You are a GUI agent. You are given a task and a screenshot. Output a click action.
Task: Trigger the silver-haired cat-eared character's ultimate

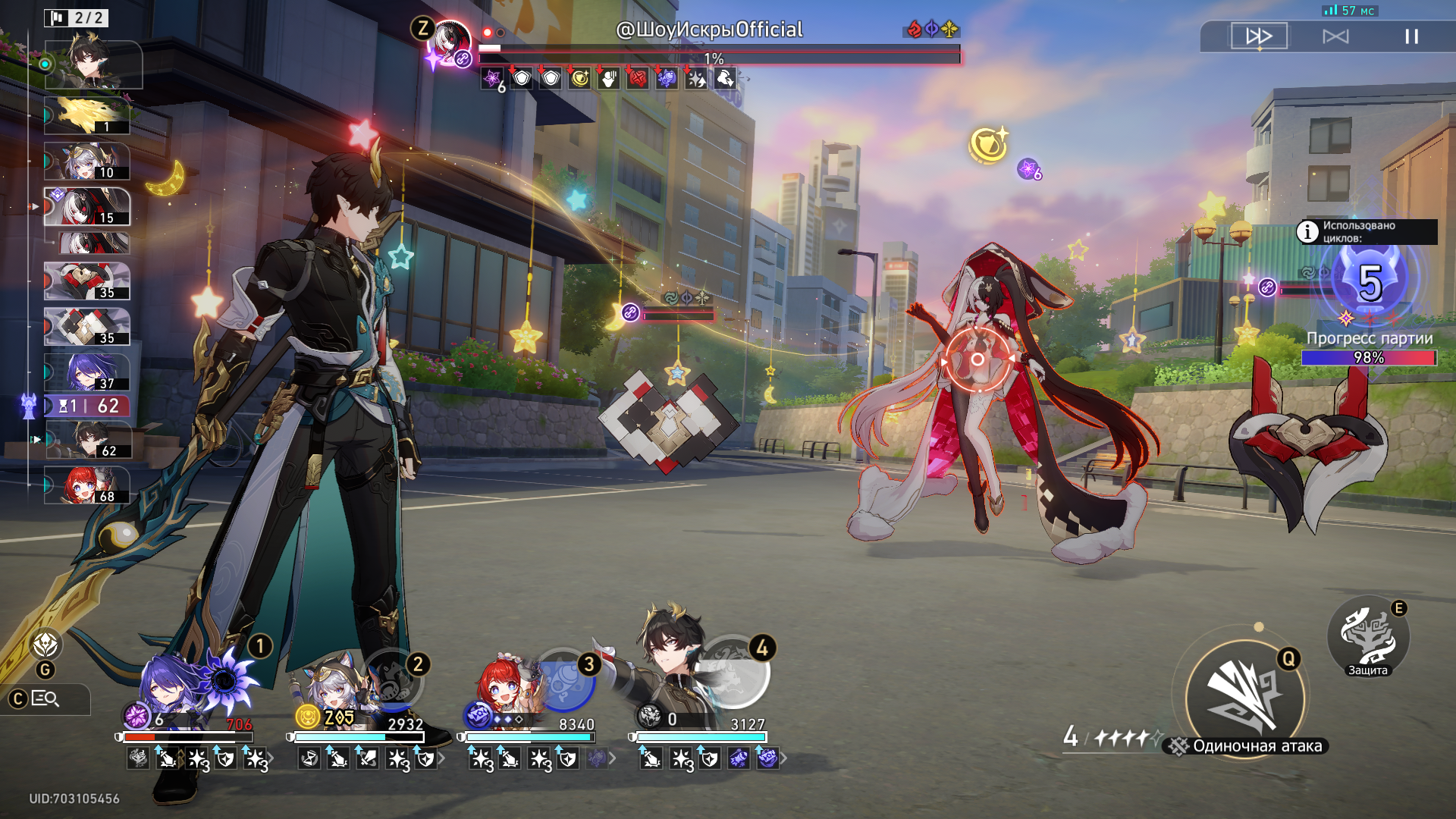[394, 681]
